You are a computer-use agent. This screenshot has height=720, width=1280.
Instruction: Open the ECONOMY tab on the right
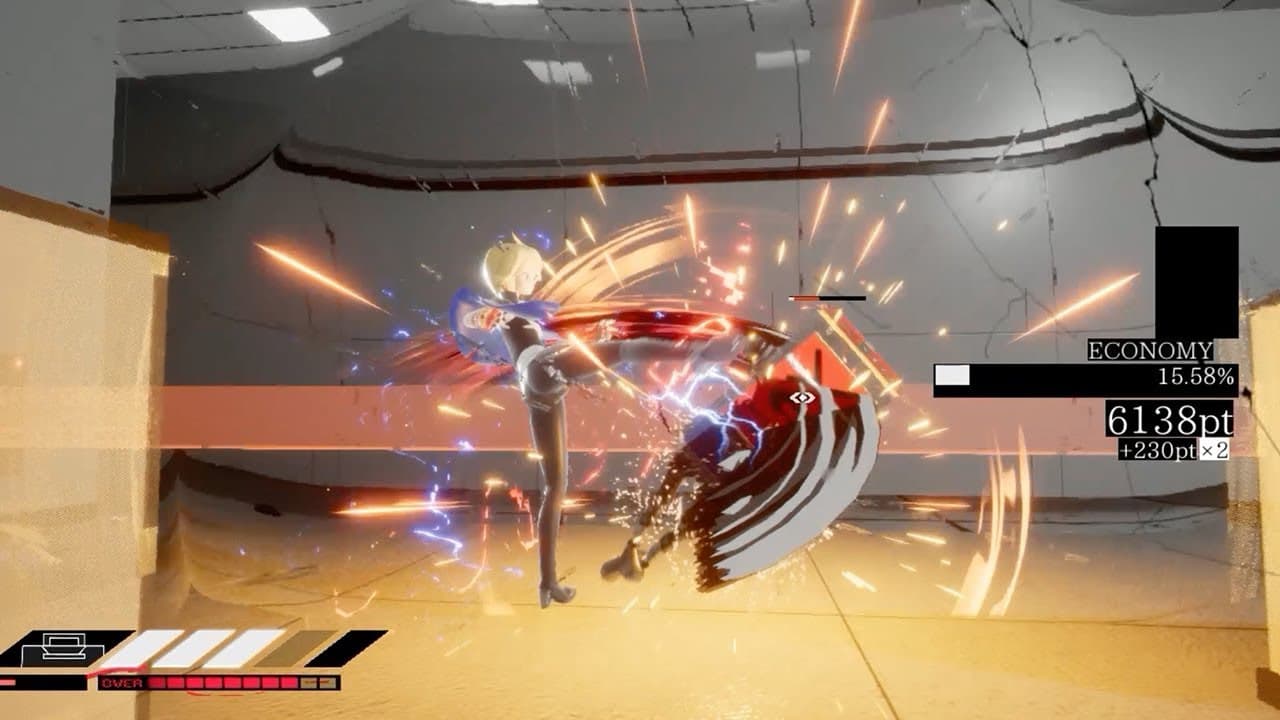click(1149, 351)
